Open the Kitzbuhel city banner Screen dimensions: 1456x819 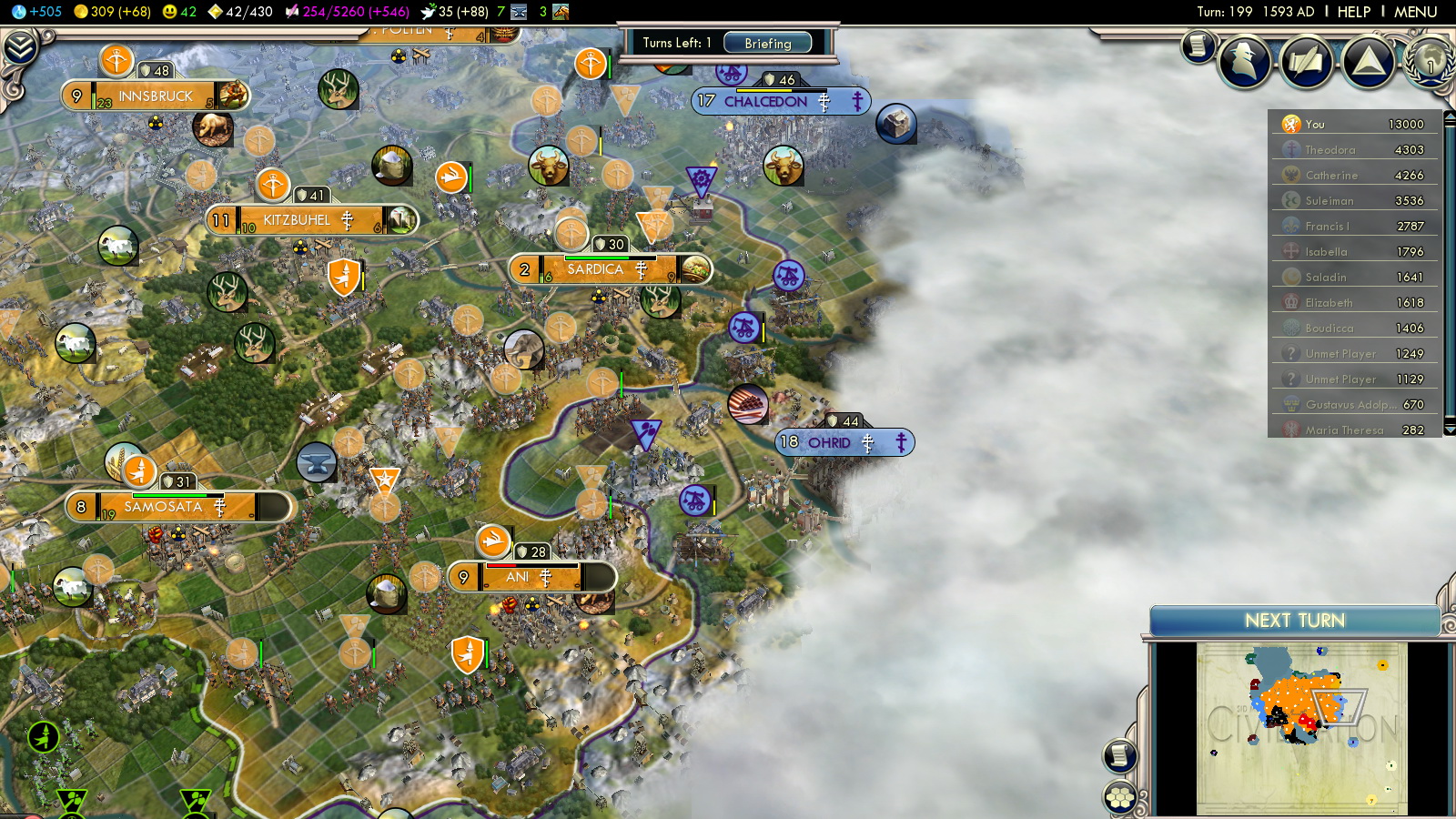coord(297,220)
